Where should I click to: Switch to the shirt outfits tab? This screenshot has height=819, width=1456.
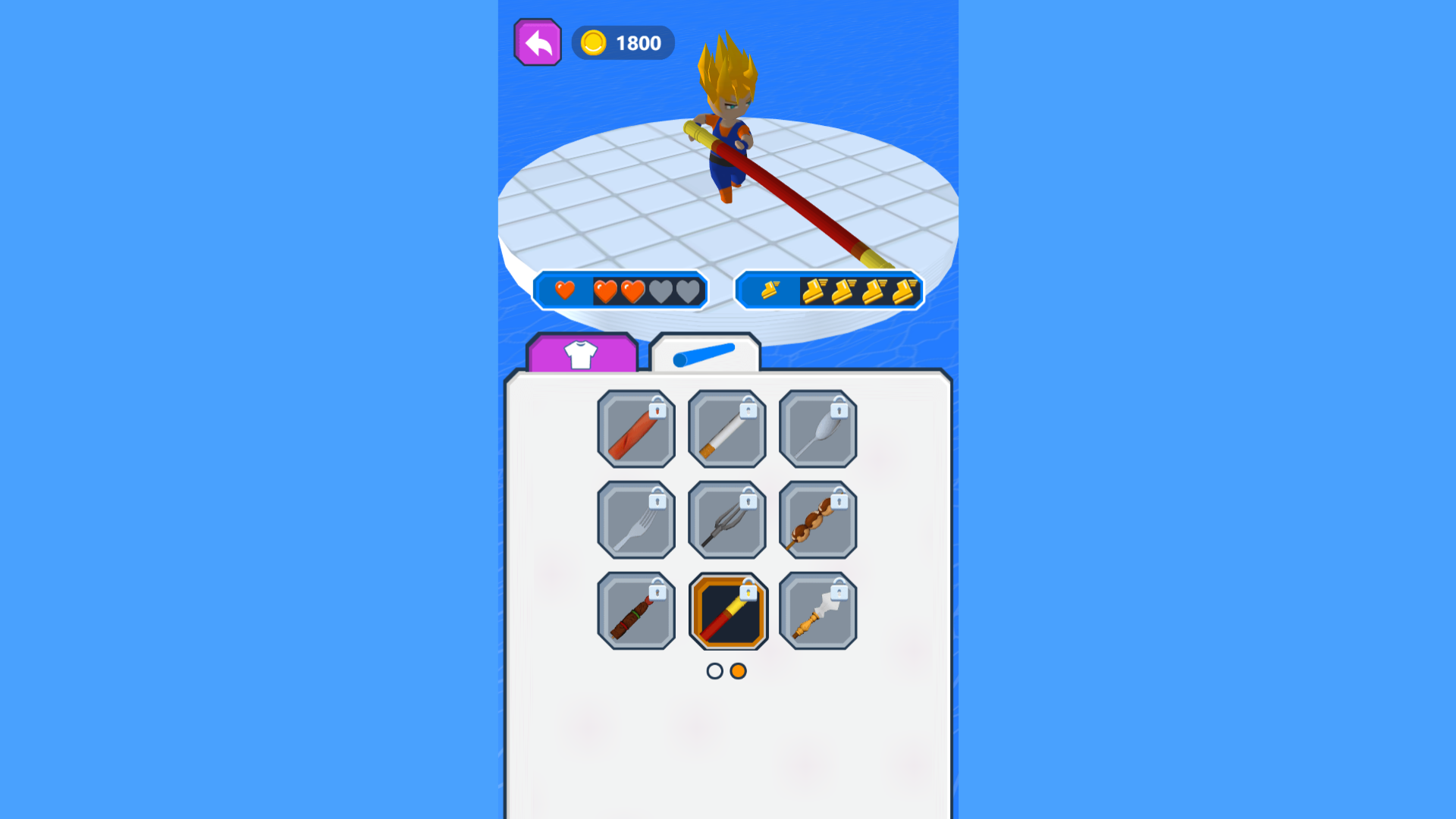(x=582, y=353)
